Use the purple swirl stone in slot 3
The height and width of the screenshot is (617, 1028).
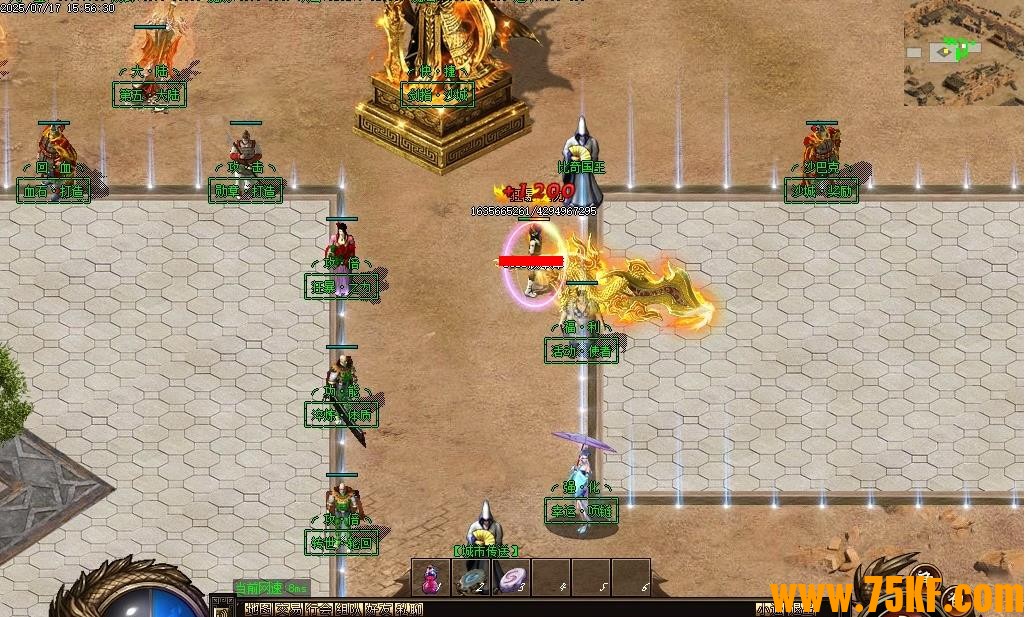coord(511,578)
